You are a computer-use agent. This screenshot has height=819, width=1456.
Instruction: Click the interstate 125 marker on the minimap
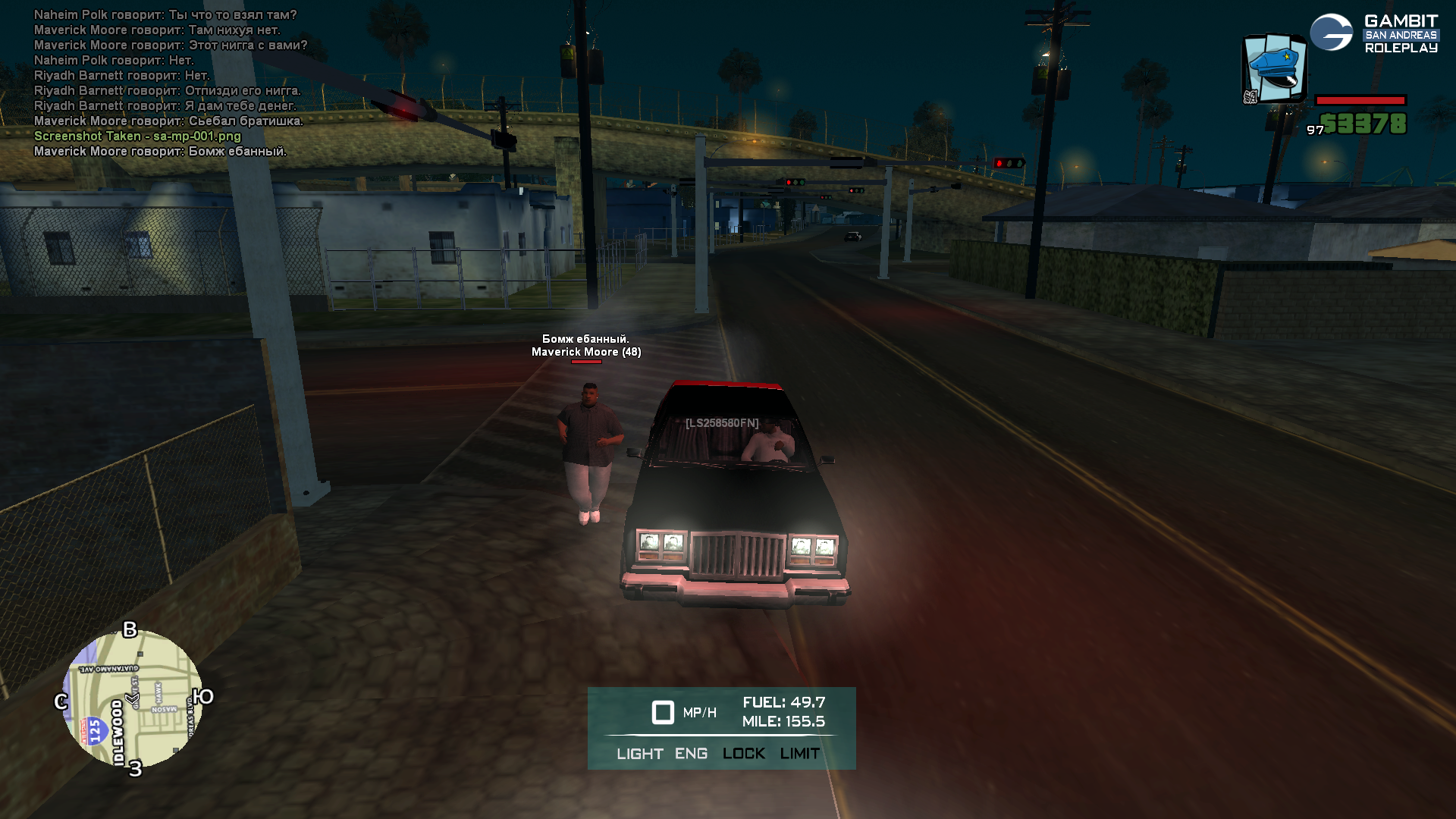(x=94, y=732)
